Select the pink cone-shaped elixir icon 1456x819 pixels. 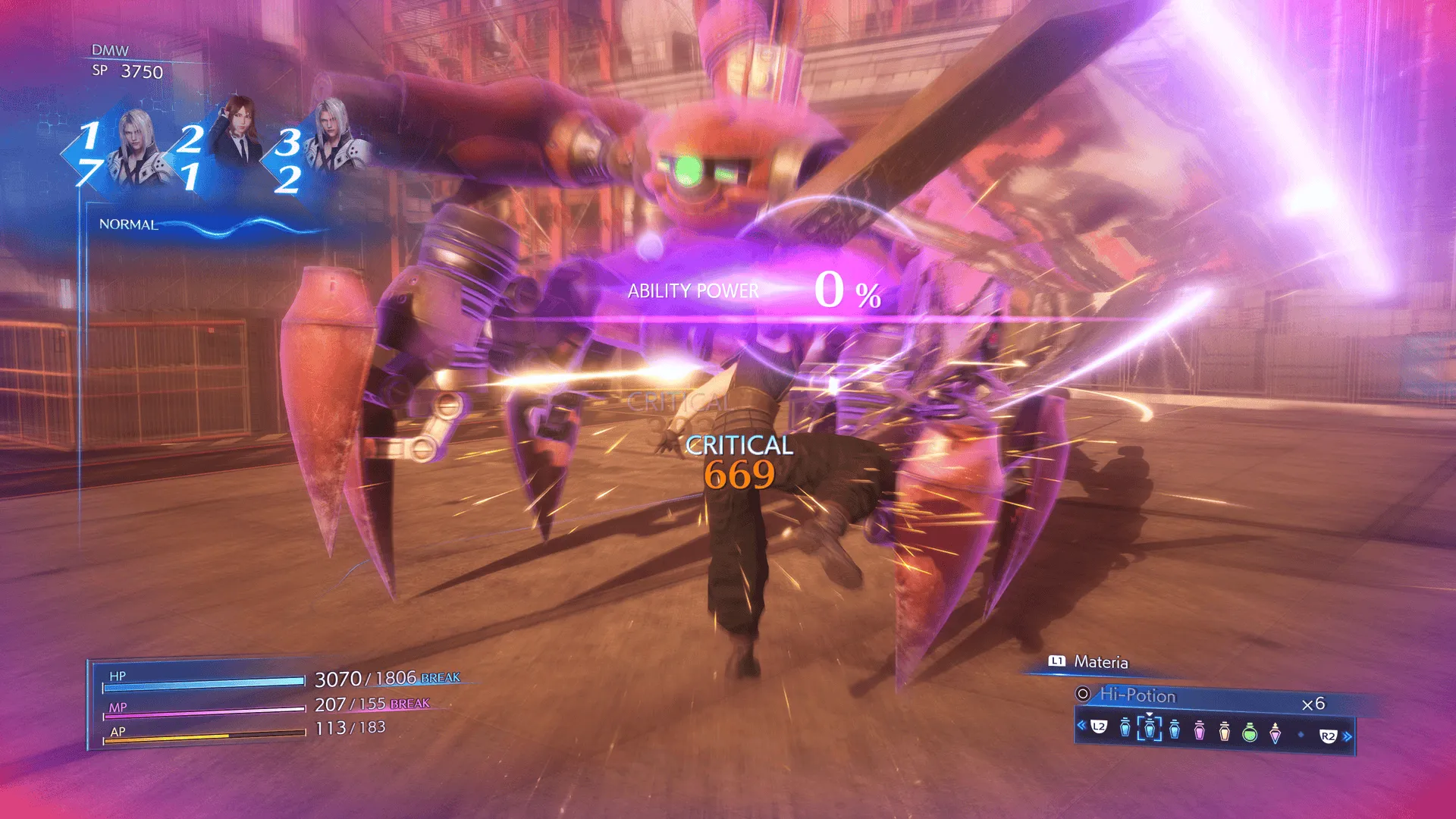(1276, 733)
